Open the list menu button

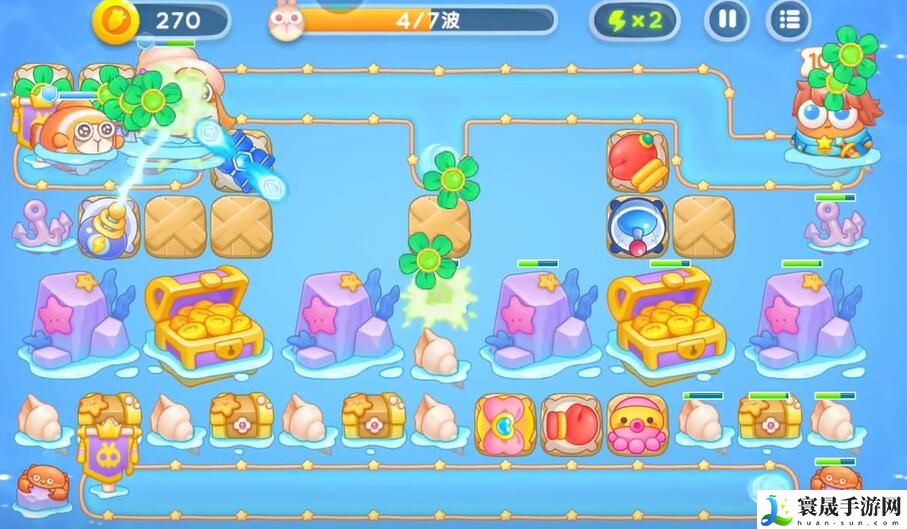click(x=789, y=20)
